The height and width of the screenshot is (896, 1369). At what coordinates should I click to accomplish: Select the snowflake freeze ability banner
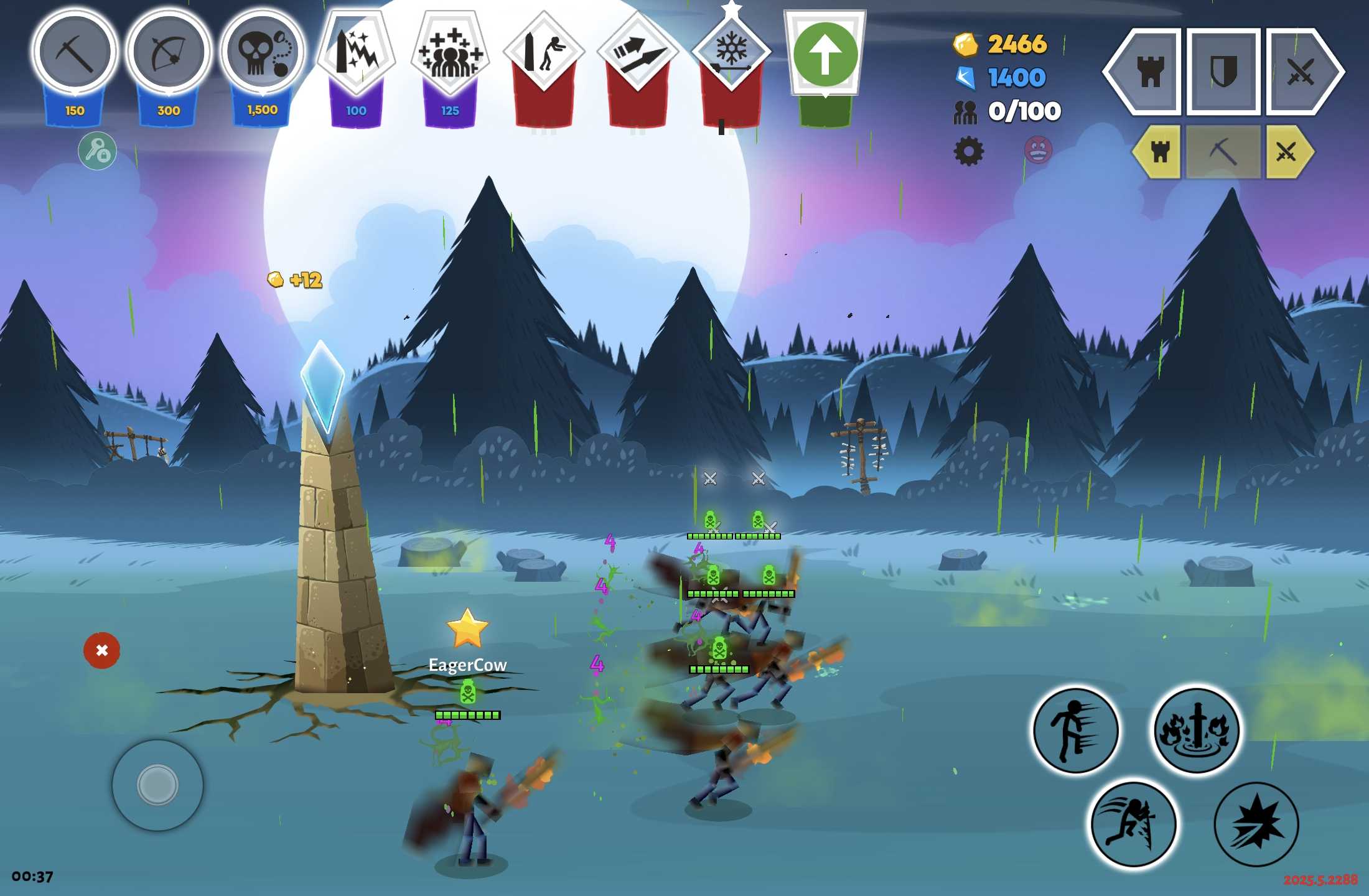[x=732, y=53]
